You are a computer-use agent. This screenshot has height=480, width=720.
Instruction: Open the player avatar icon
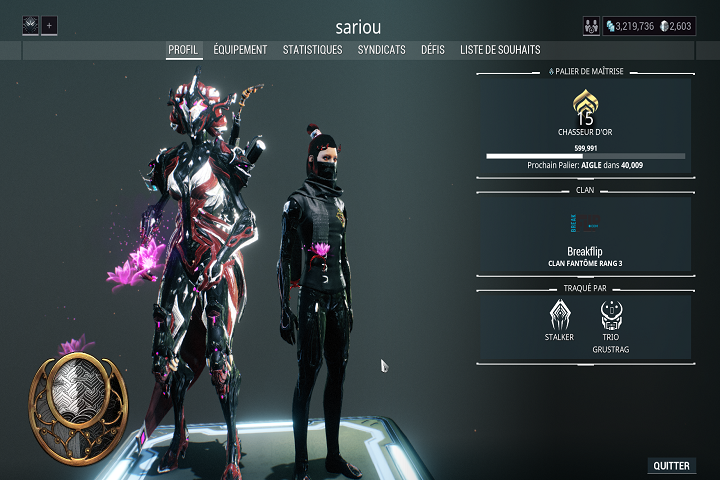(30, 25)
